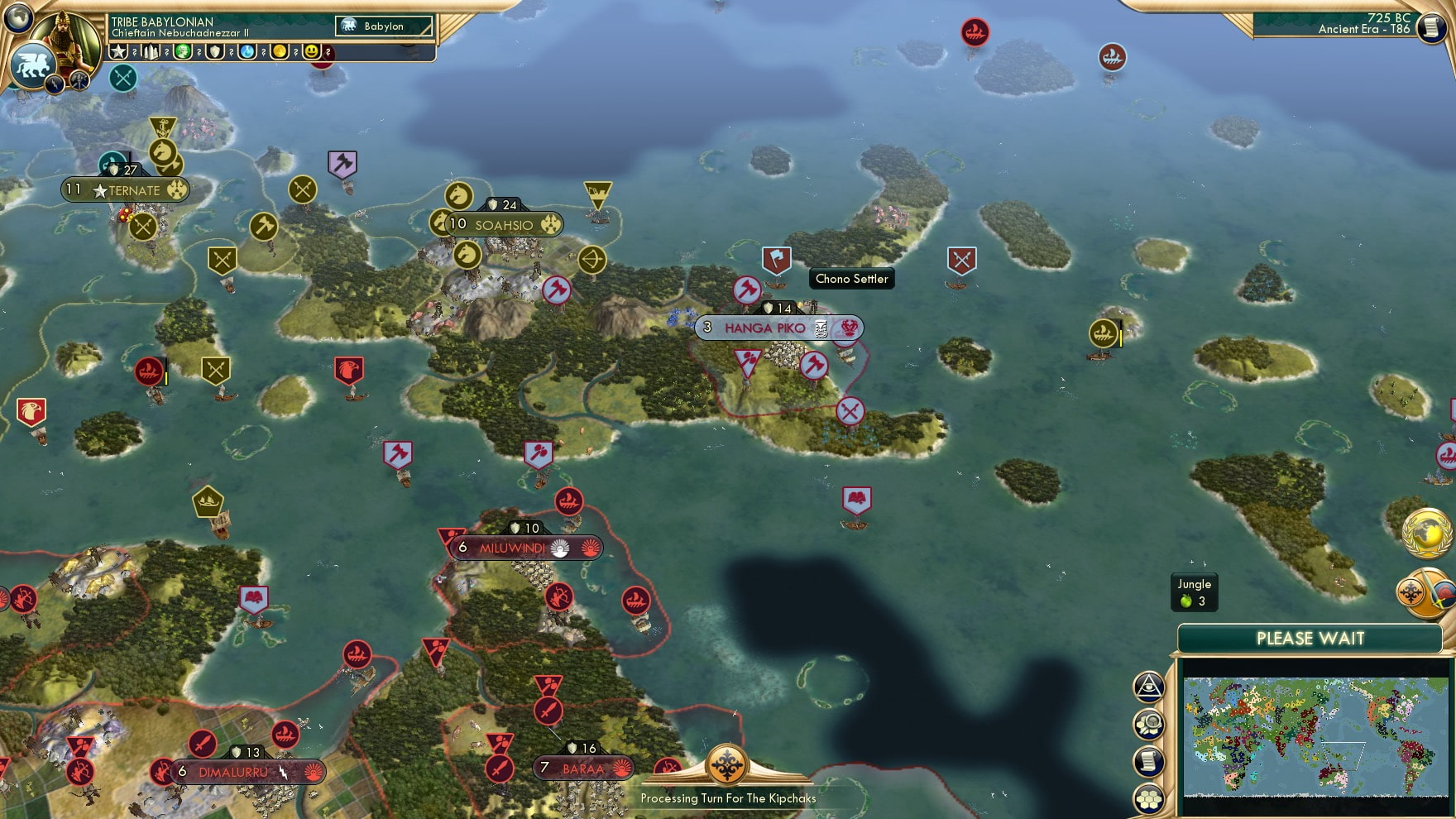Open the magnifier map options button
This screenshot has height=819, width=1456.
[1148, 725]
